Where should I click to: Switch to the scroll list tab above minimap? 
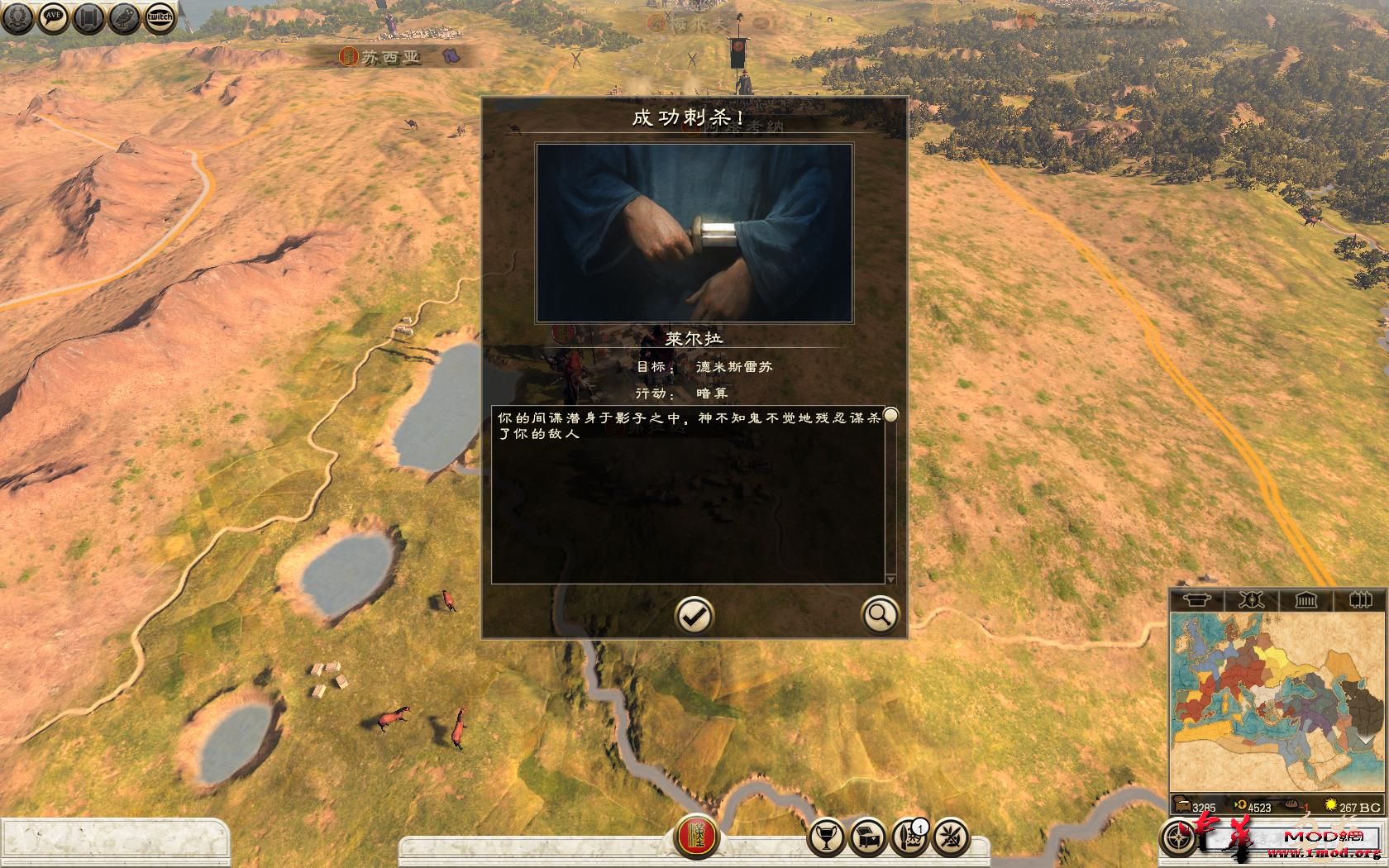point(1196,599)
